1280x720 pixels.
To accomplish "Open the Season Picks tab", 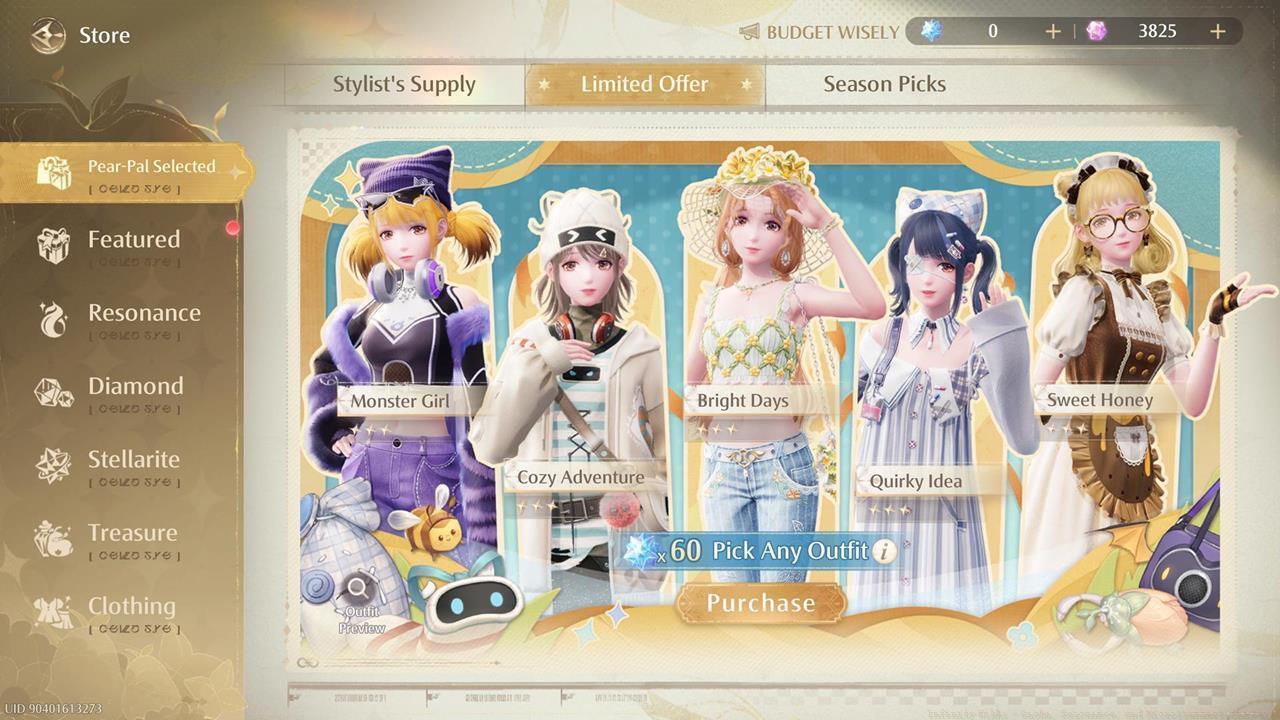I will pos(884,84).
